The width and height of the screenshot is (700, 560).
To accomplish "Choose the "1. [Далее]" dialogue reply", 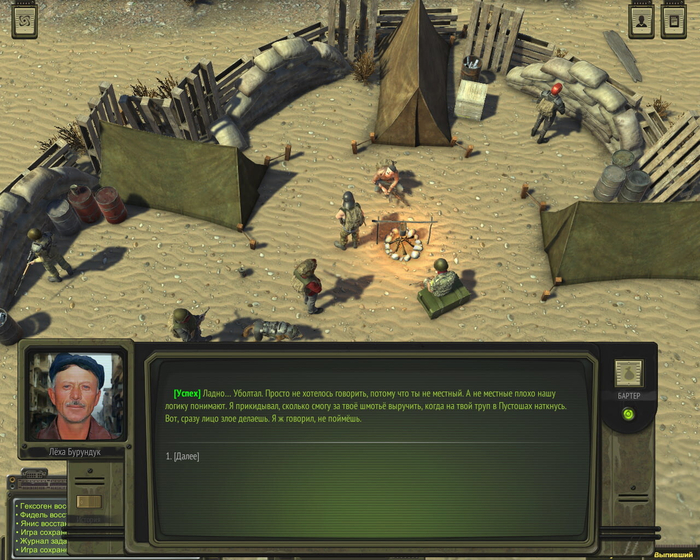I will coord(183,457).
